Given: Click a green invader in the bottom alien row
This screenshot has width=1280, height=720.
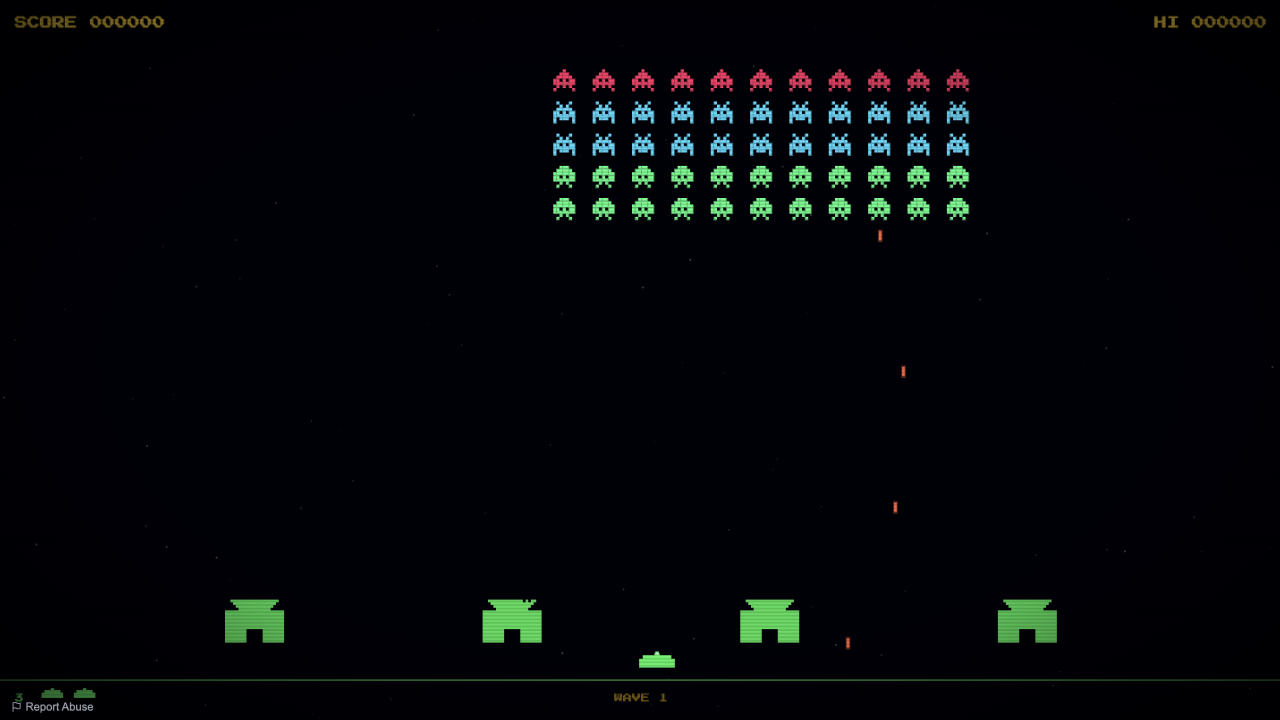Looking at the screenshot, I should tap(643, 209).
